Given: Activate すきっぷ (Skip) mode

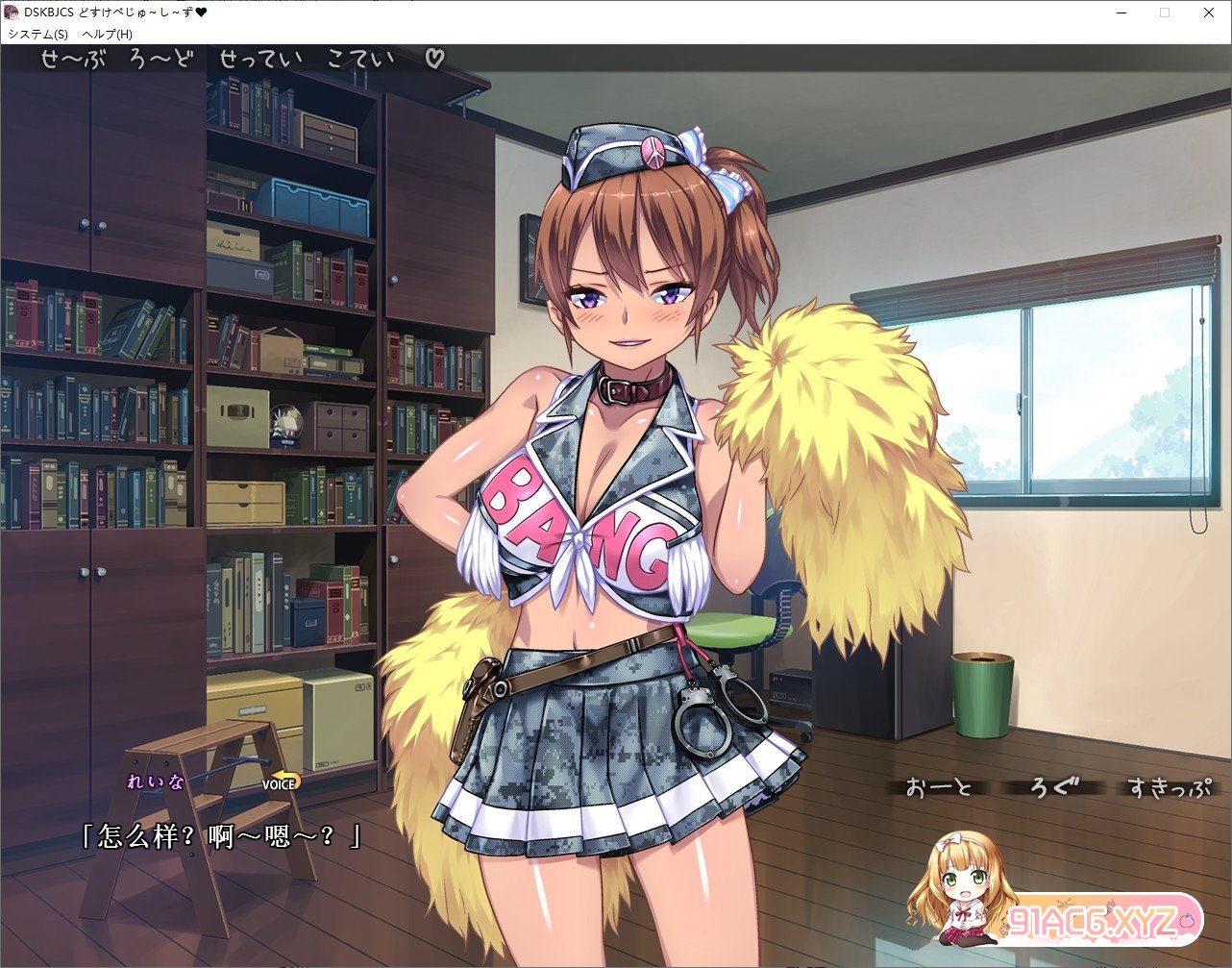Looking at the screenshot, I should point(1168,788).
